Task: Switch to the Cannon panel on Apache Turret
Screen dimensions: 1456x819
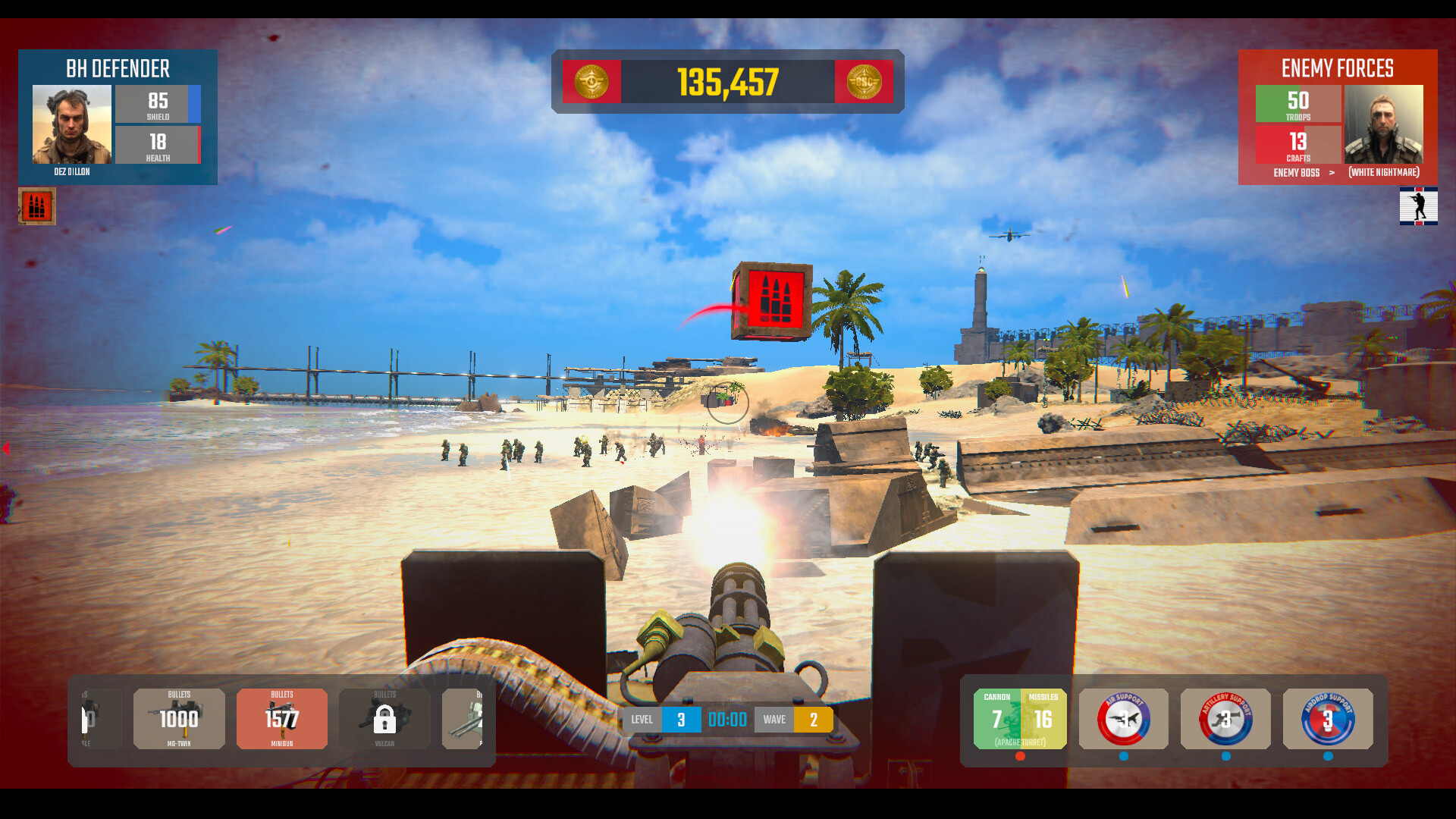Action: 996,719
